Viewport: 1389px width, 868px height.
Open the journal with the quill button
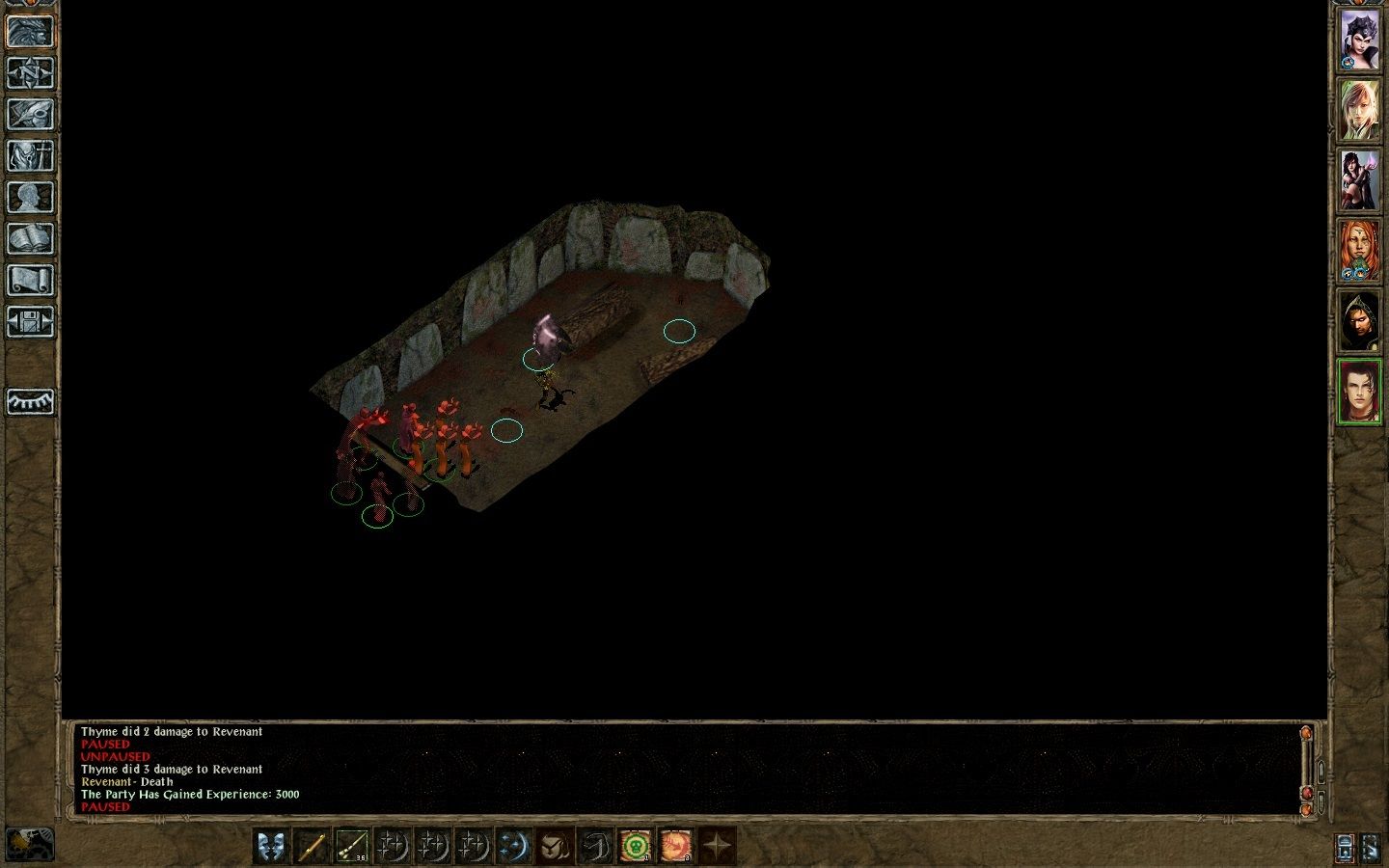pyautogui.click(x=30, y=114)
